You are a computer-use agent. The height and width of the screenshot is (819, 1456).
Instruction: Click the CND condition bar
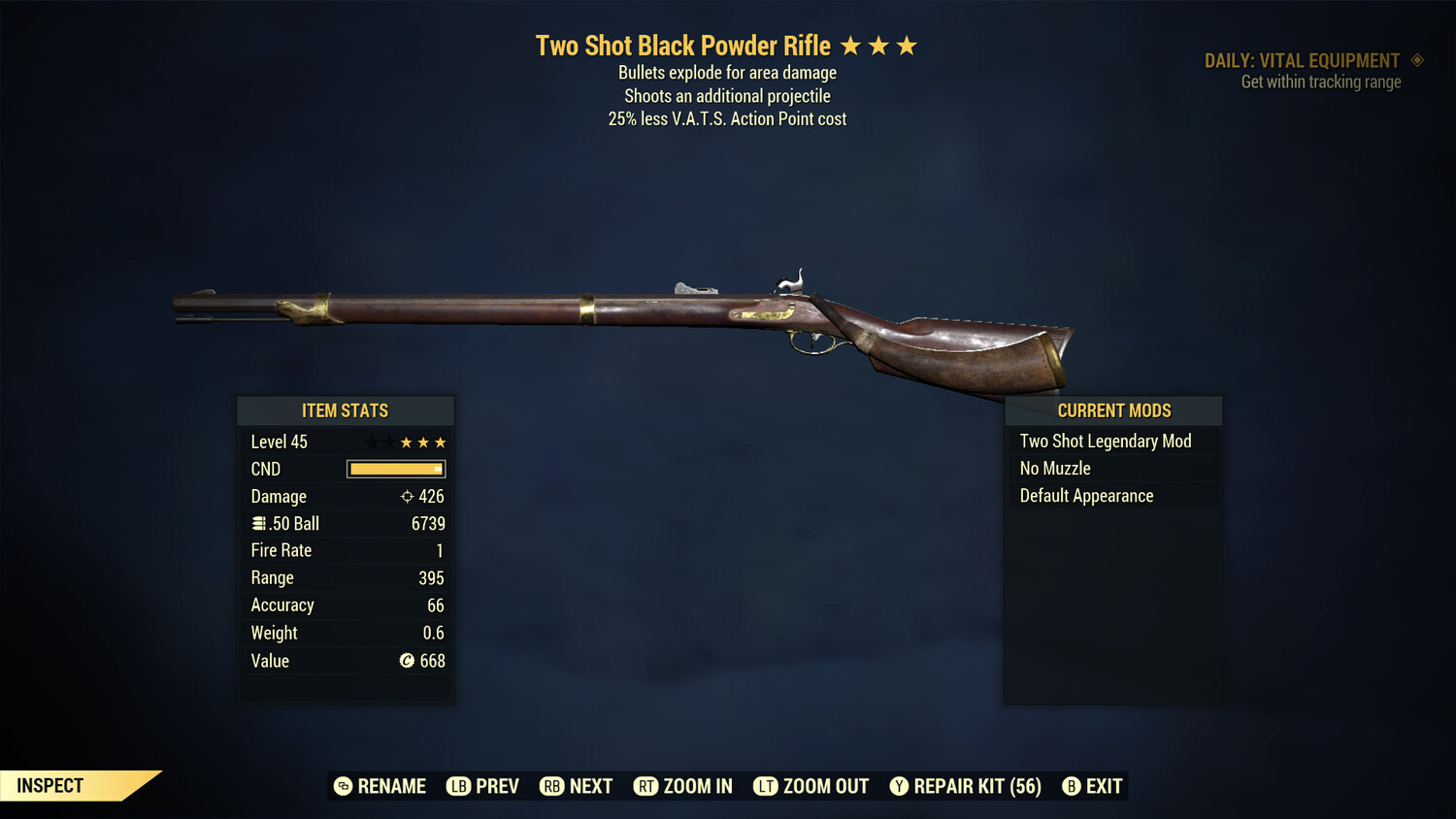tap(395, 469)
